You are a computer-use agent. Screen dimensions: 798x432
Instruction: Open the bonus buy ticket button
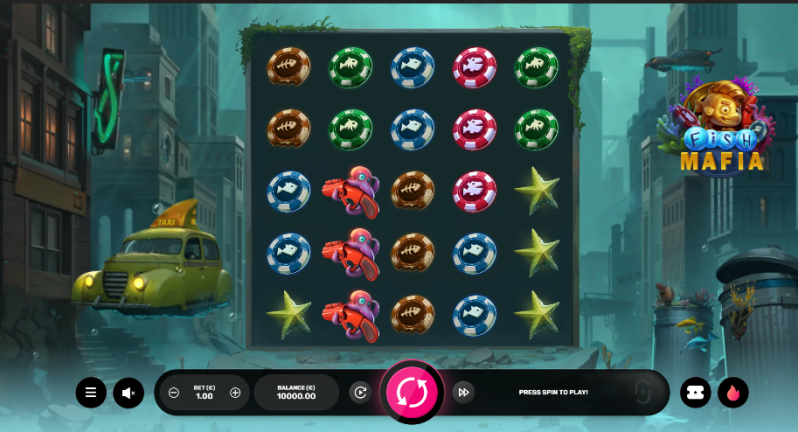tap(695, 393)
